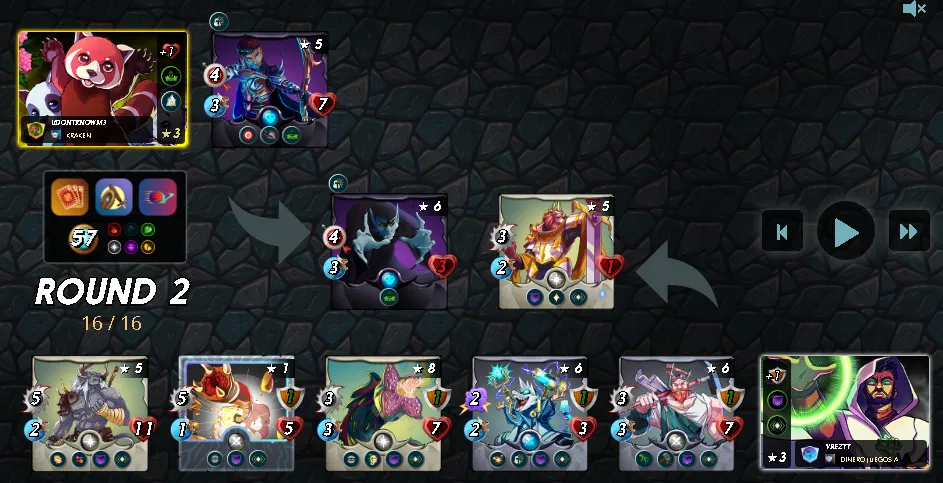Select the red panda summoner card
943x483 pixels.
coord(102,89)
